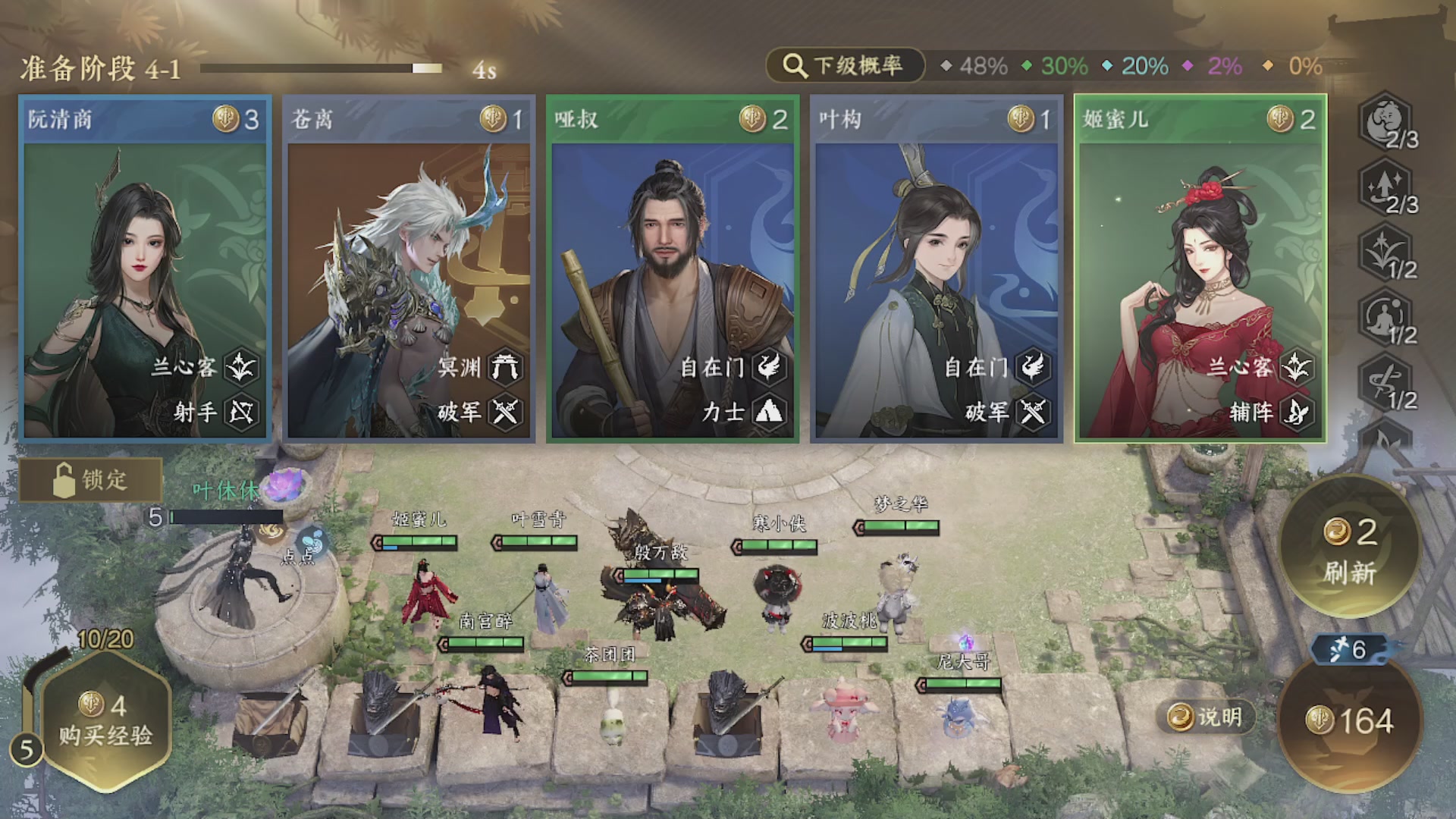1456x819 pixels.
Task: Click the 力士 class icon on 哑叔's card
Action: [768, 413]
